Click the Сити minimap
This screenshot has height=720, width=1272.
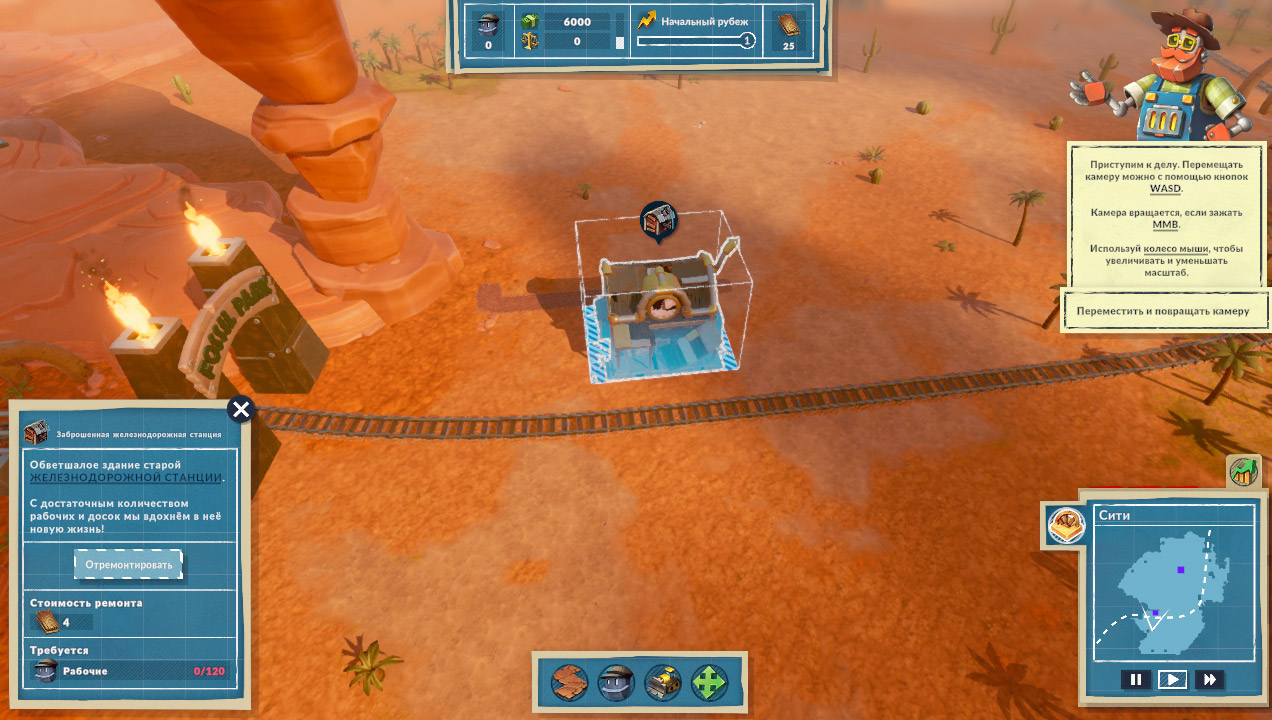(1172, 594)
